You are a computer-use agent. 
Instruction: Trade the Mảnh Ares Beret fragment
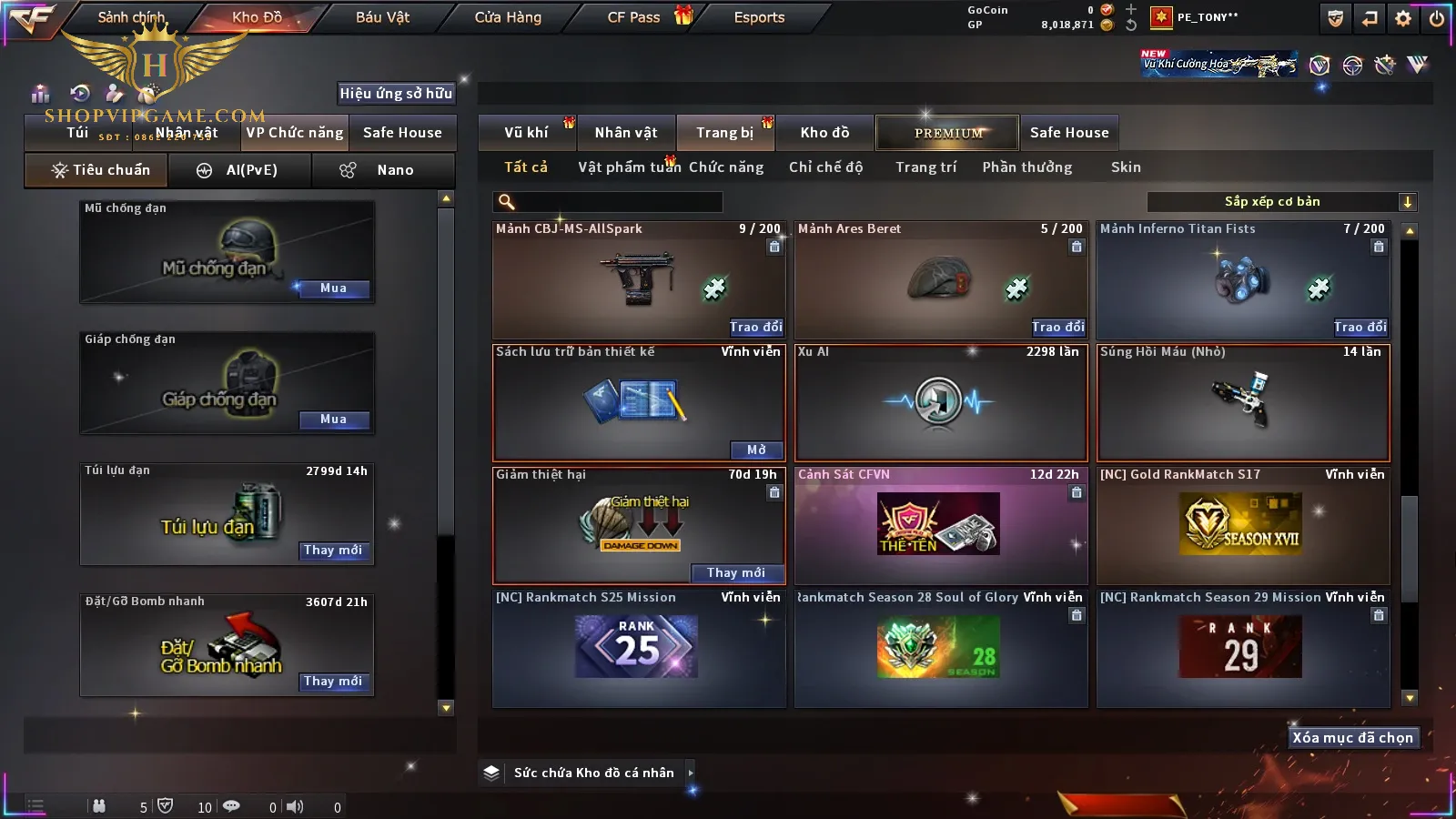[x=1057, y=327]
